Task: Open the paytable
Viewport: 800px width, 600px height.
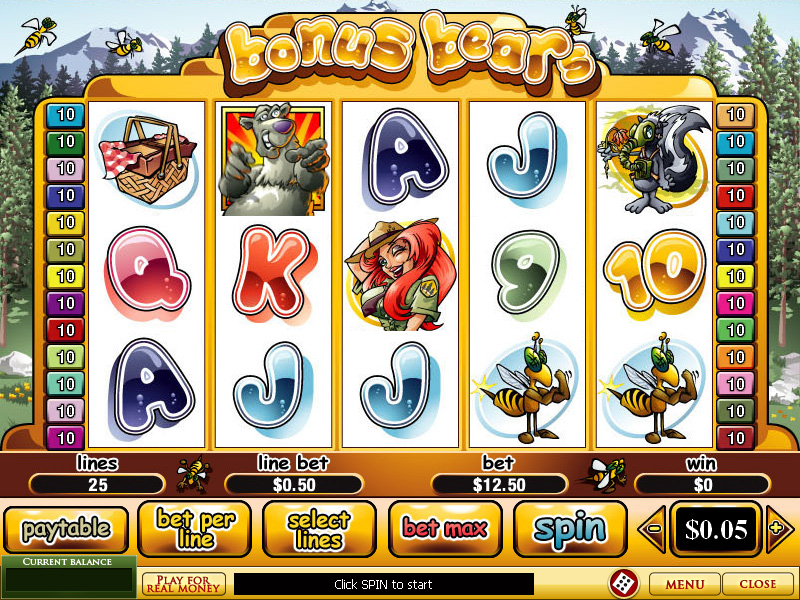Action: tap(67, 529)
